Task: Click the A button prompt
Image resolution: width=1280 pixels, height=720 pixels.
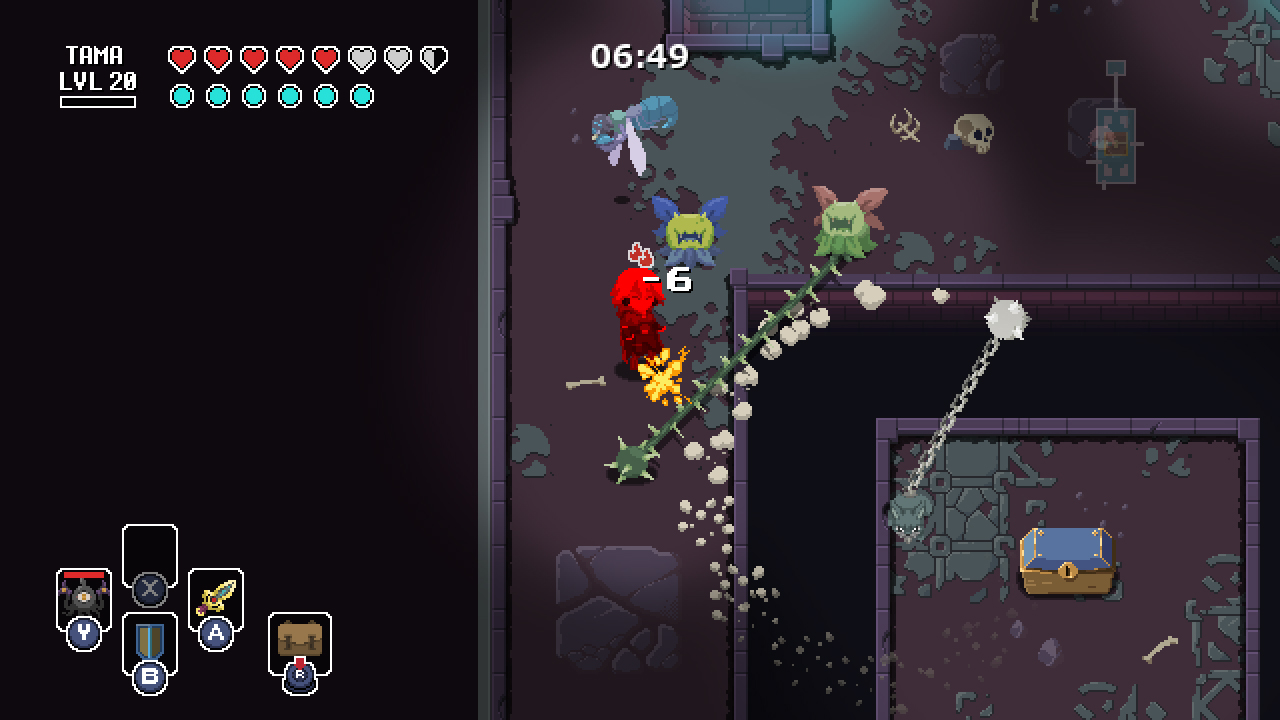Action: click(x=216, y=635)
